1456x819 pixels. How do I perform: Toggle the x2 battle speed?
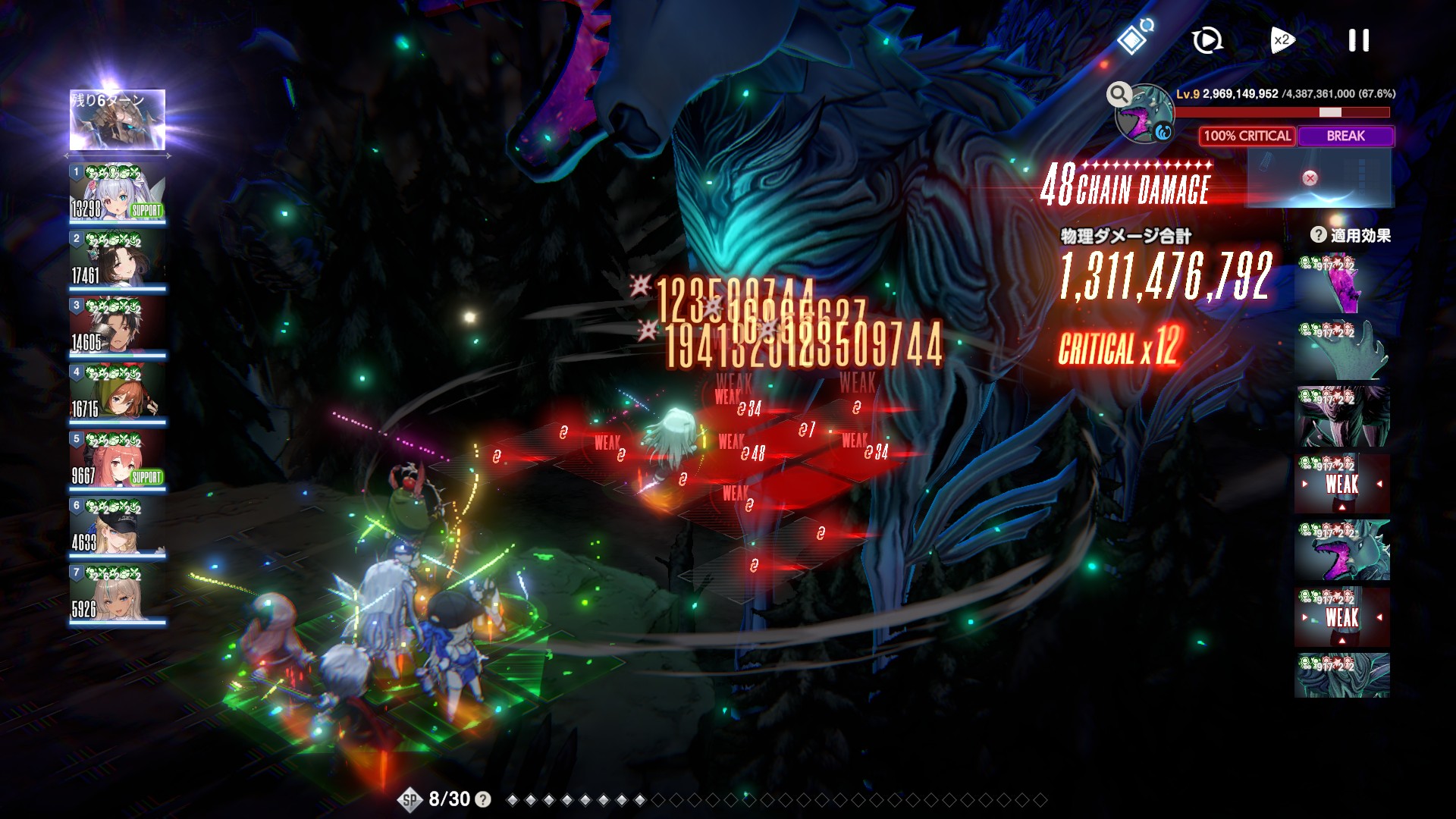coord(1282,40)
